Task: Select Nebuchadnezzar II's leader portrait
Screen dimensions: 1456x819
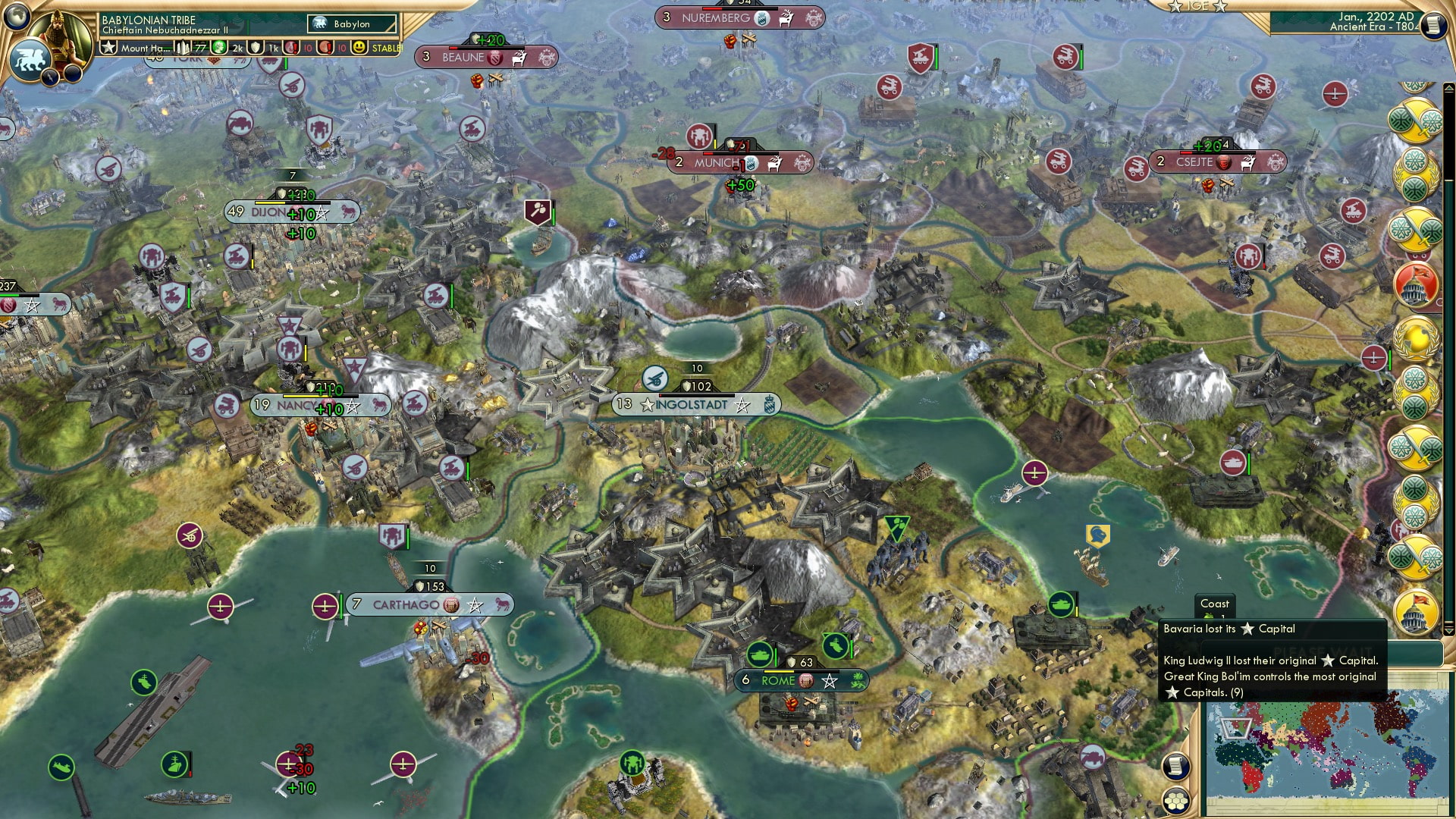Action: (59, 38)
